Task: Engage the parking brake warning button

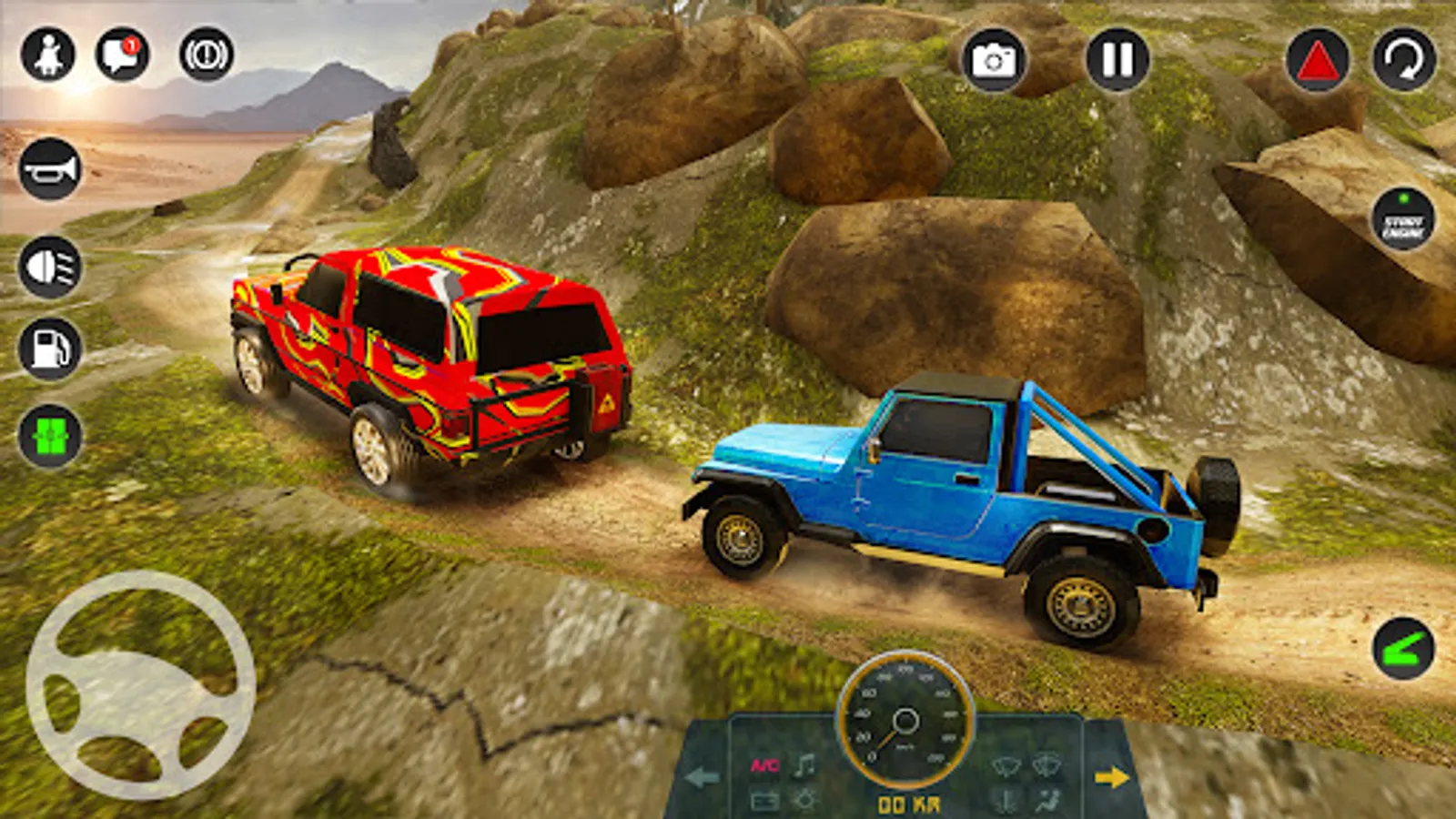Action: coord(206,55)
